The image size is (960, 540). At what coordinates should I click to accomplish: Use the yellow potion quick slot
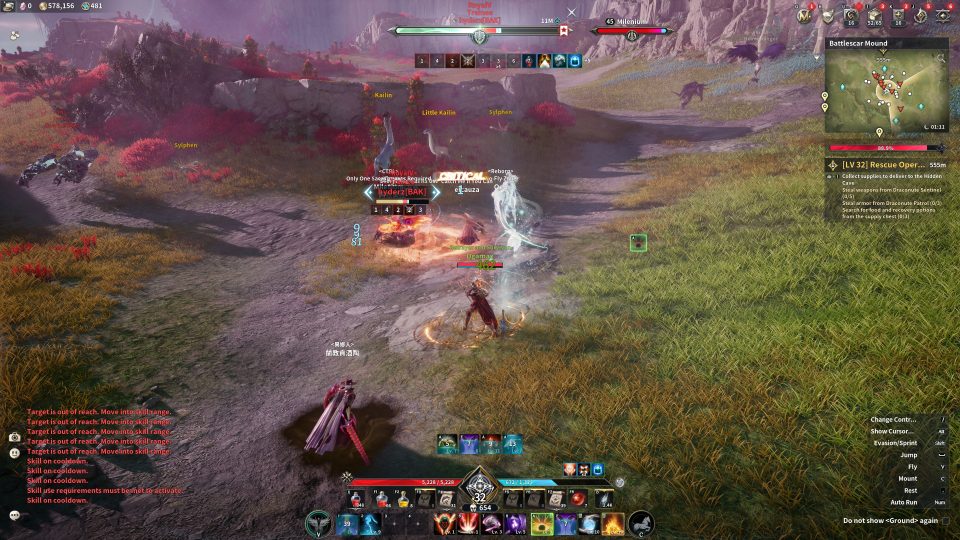404,499
